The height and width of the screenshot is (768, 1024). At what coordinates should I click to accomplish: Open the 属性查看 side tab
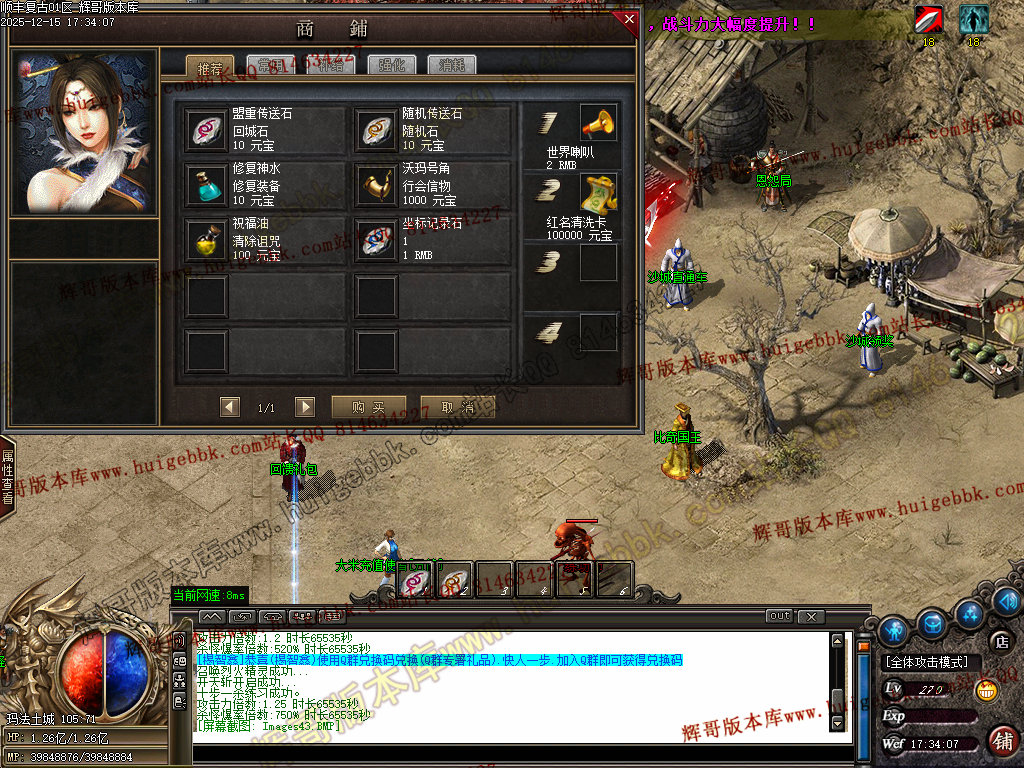pyautogui.click(x=7, y=476)
